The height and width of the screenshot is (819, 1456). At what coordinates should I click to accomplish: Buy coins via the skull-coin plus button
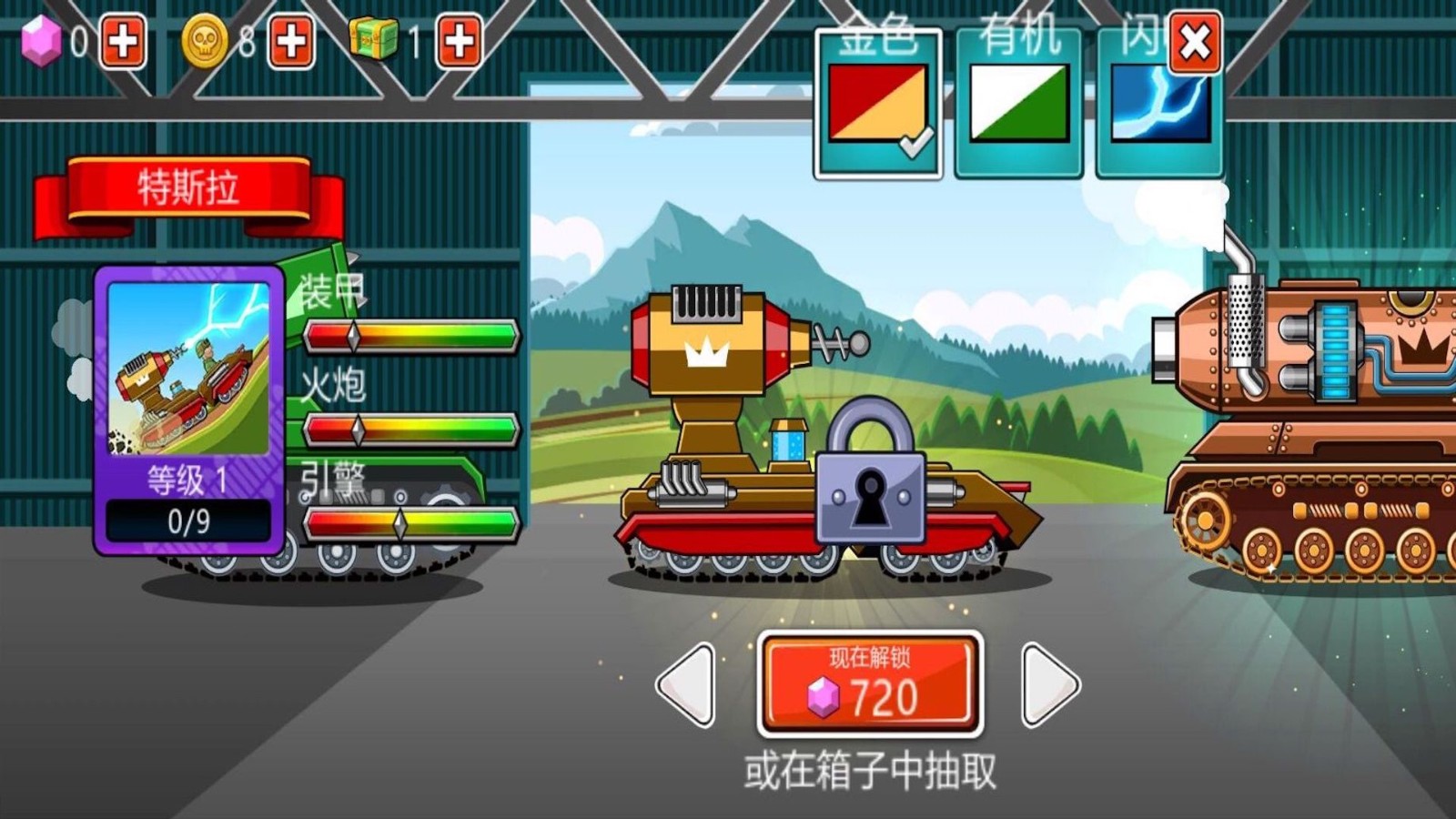pyautogui.click(x=290, y=40)
